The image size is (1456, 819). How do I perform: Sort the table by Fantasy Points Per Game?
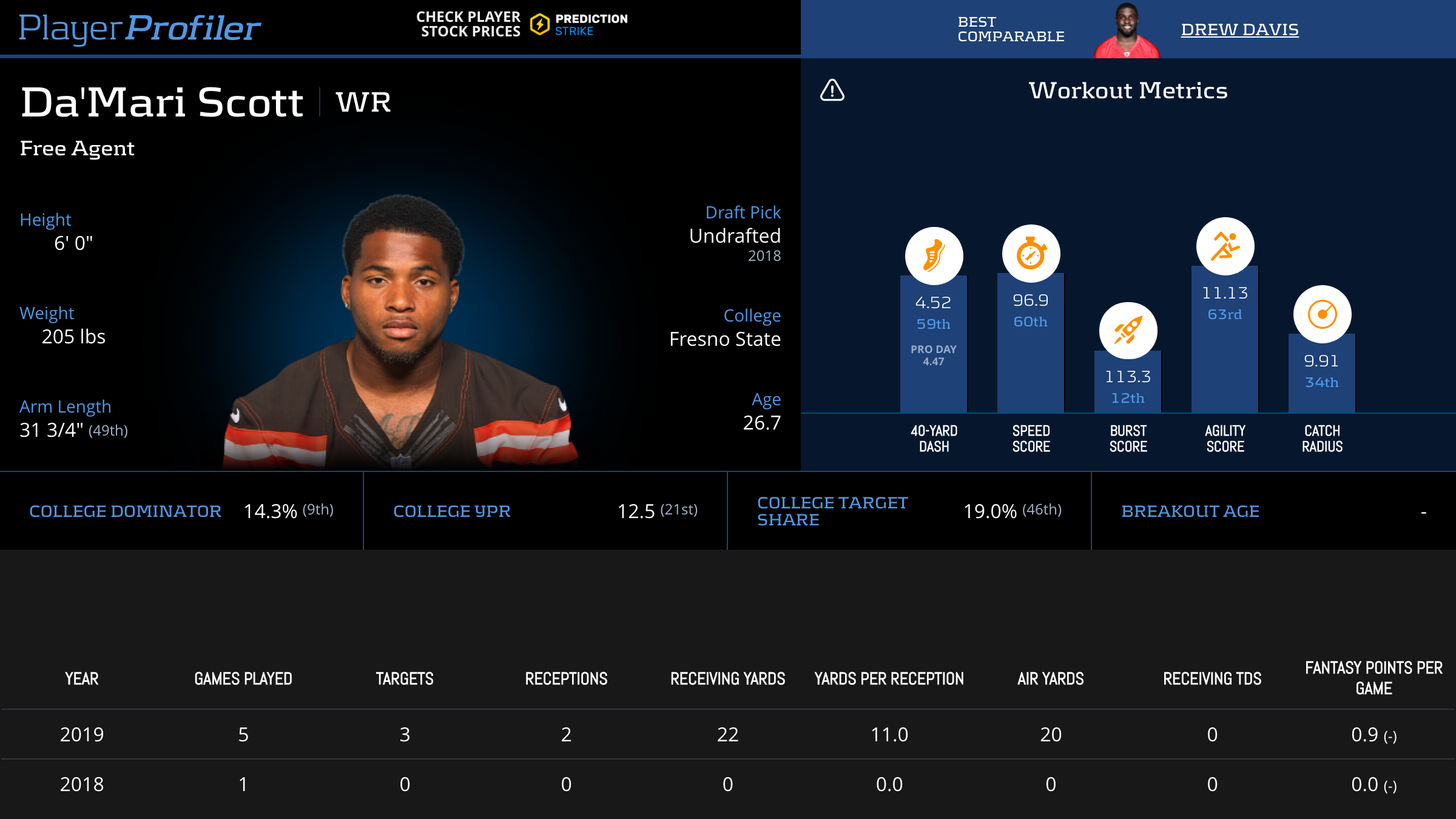(1373, 678)
